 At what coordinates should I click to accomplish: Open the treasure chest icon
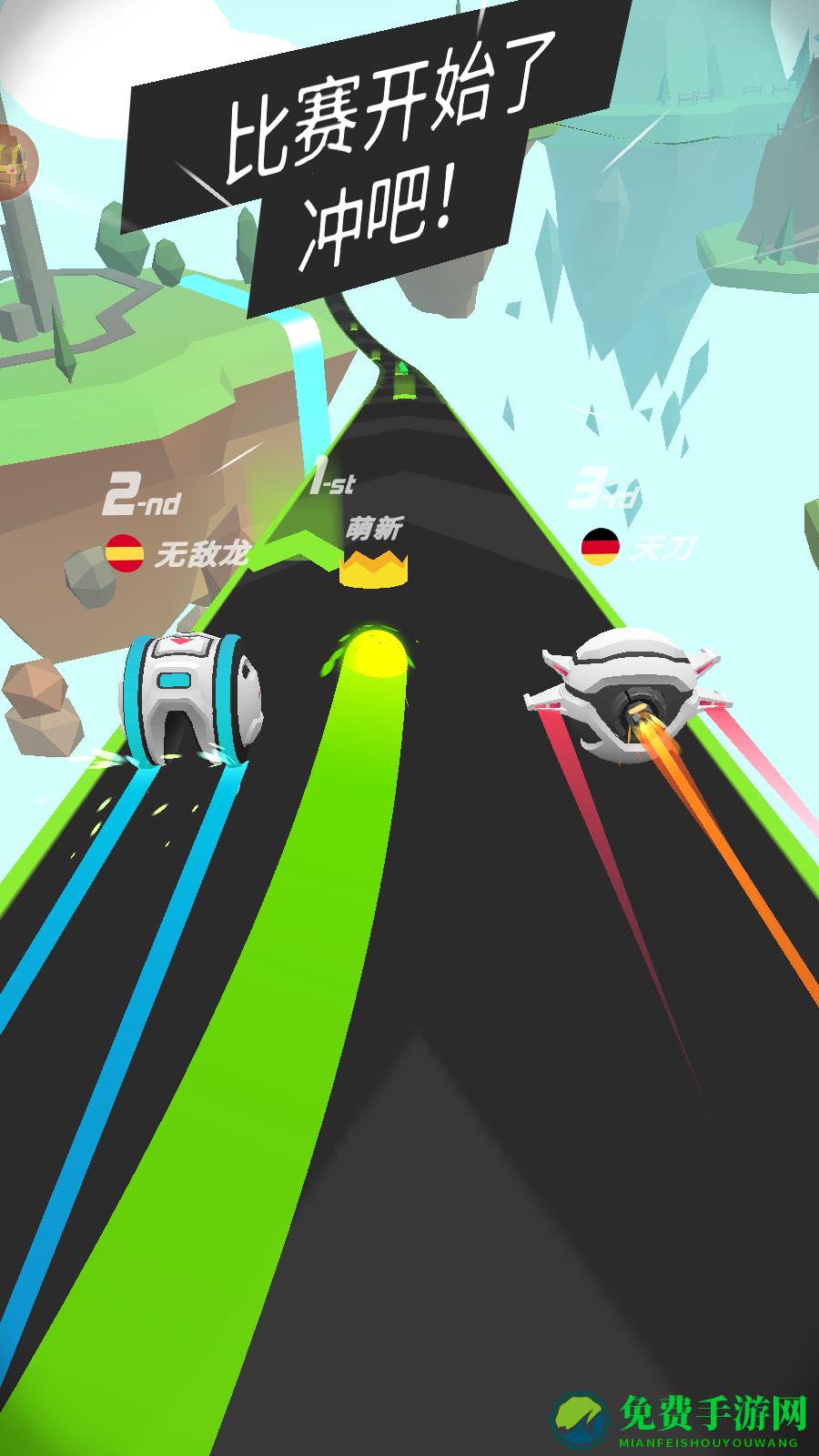pyautogui.click(x=13, y=162)
